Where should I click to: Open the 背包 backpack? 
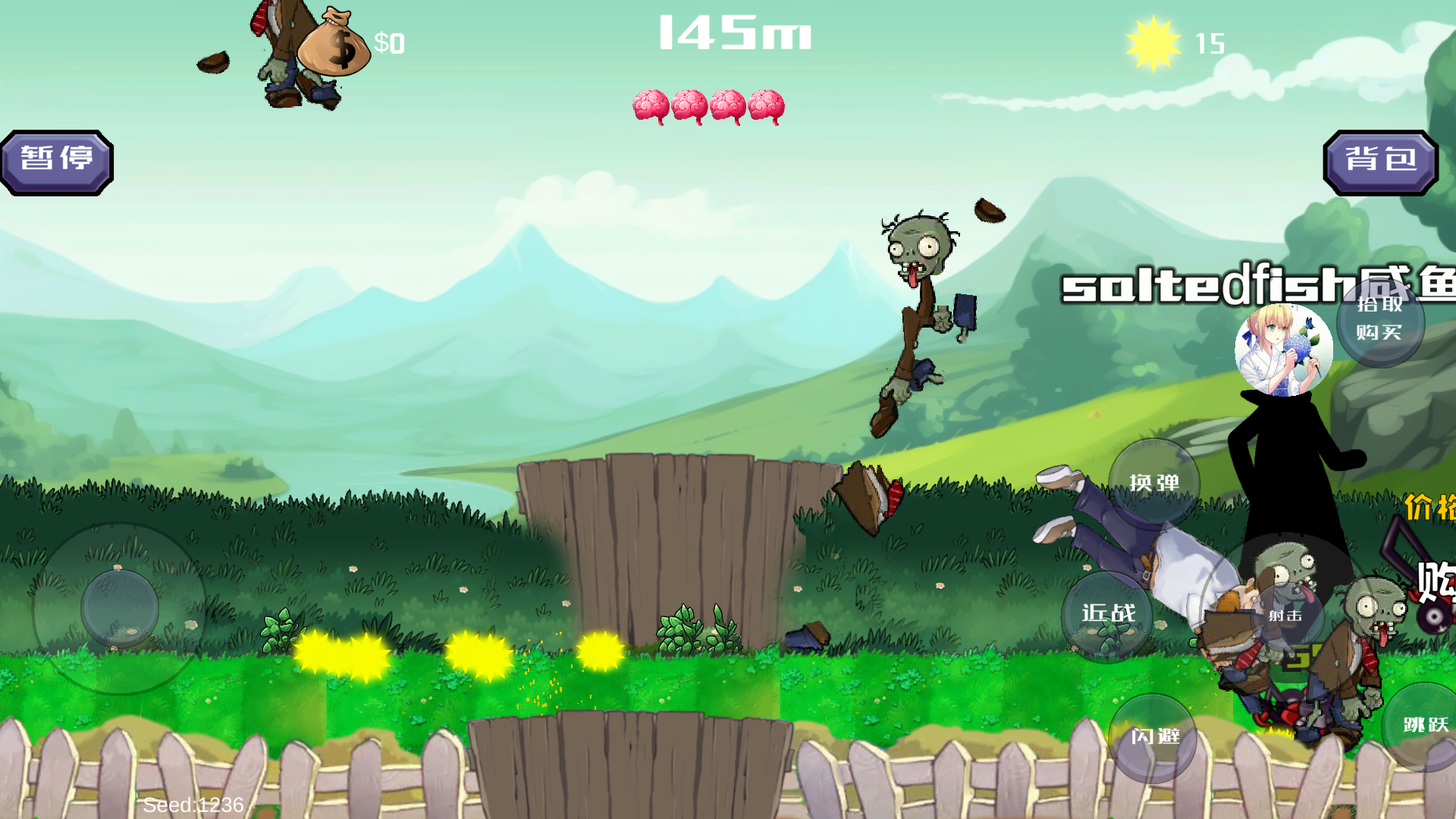tap(1380, 162)
